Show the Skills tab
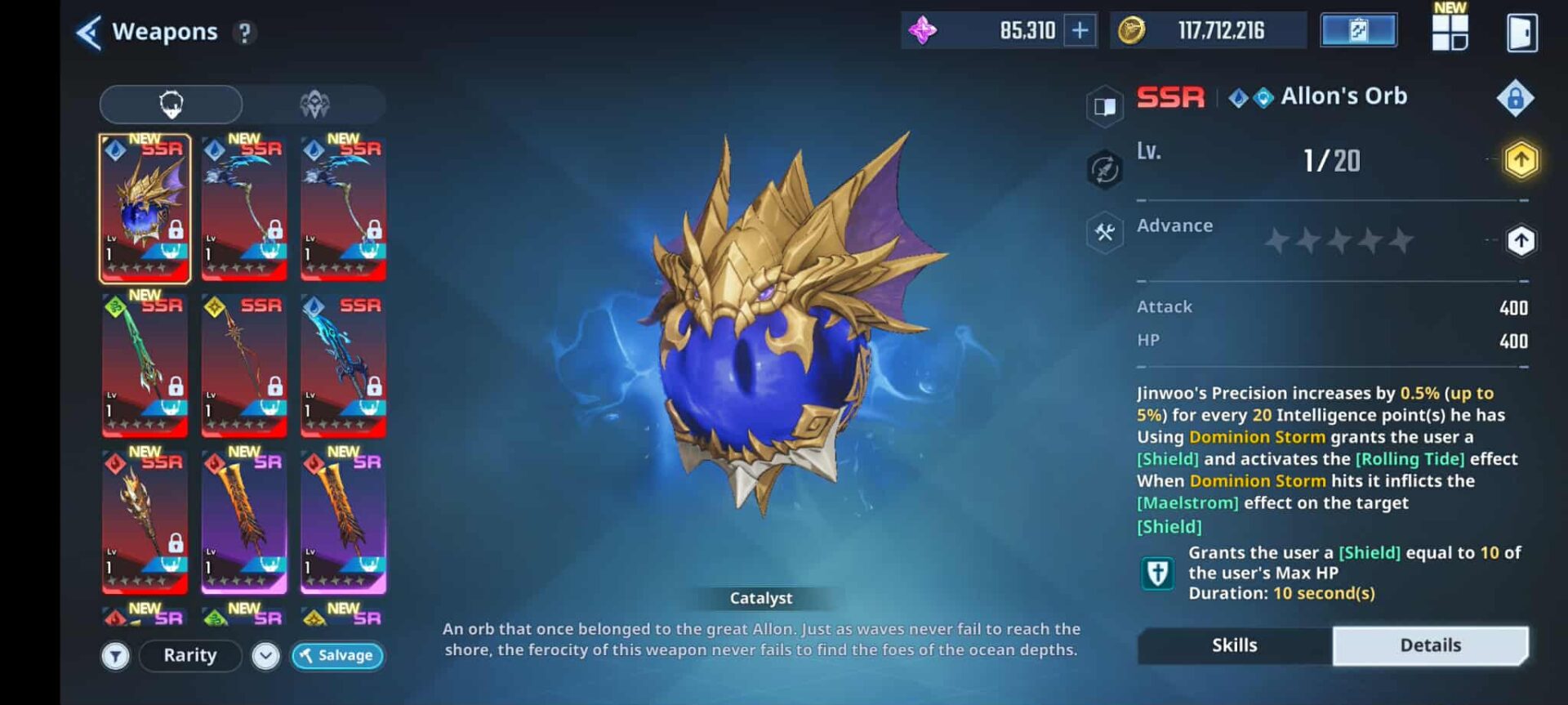1568x705 pixels. tap(1234, 645)
